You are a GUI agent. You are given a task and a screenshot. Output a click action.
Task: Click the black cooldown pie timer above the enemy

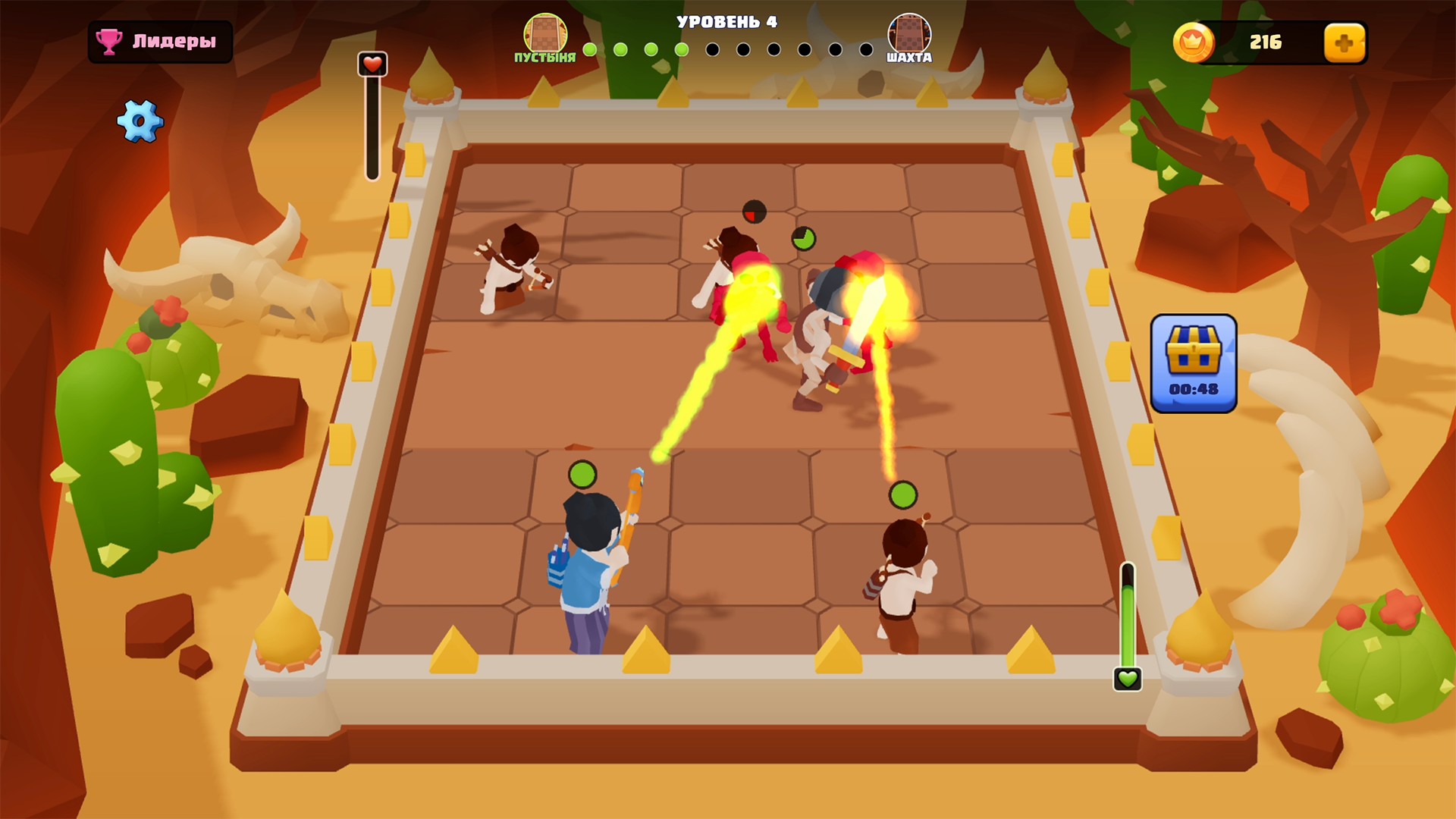tap(753, 211)
